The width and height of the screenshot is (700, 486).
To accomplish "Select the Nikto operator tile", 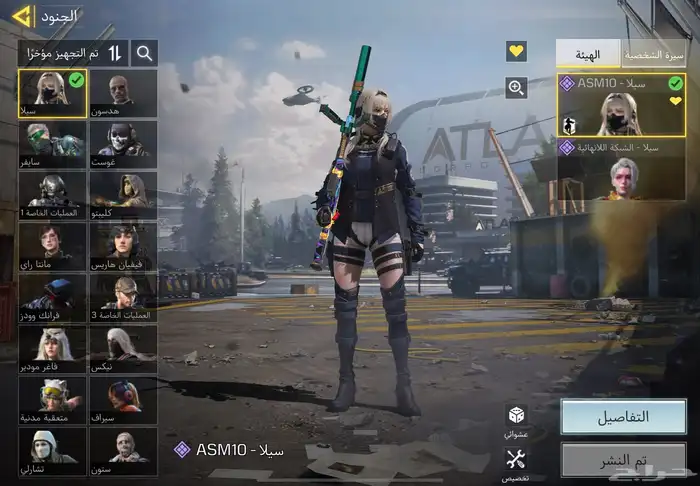I will click(x=122, y=349).
